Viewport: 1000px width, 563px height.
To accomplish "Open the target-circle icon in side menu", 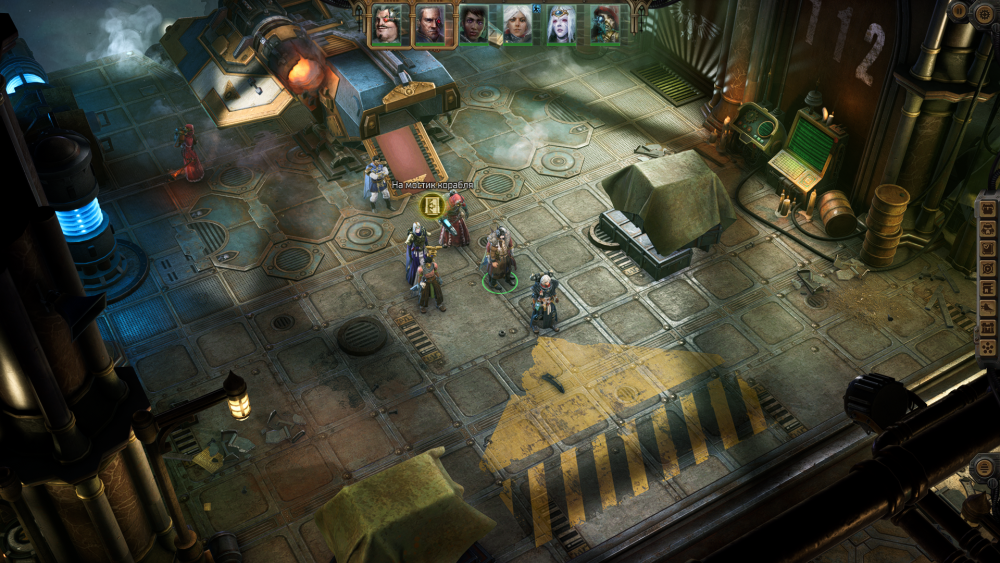I will pyautogui.click(x=988, y=270).
